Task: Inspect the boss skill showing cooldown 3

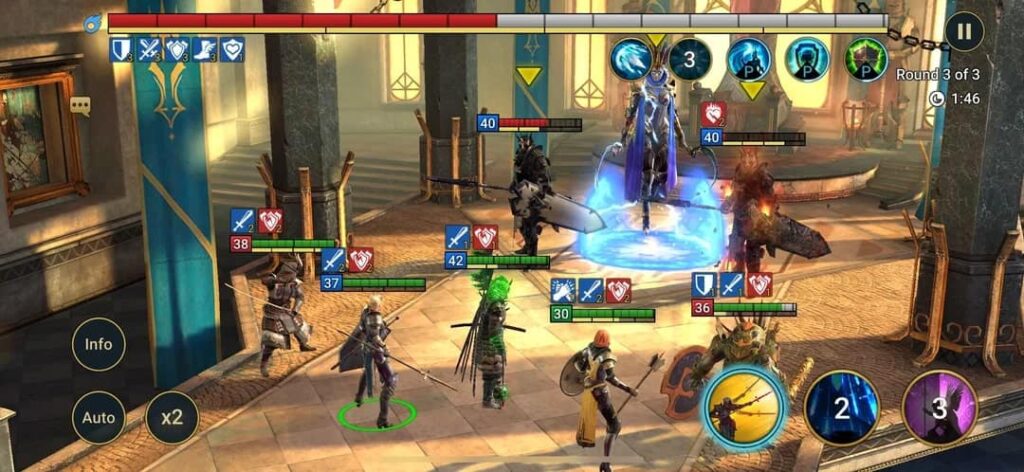Action: 690,59
